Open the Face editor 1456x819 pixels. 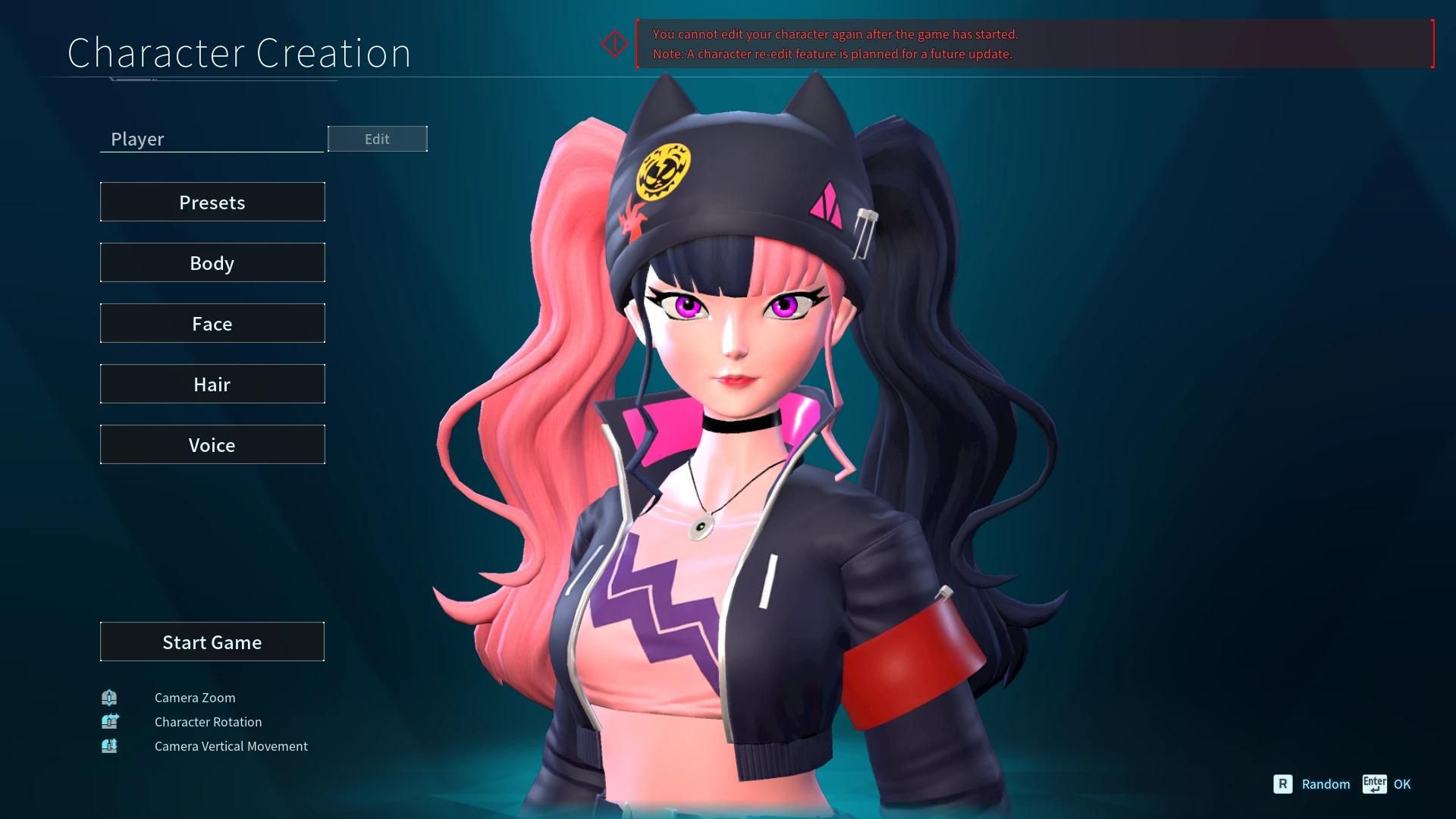212,323
